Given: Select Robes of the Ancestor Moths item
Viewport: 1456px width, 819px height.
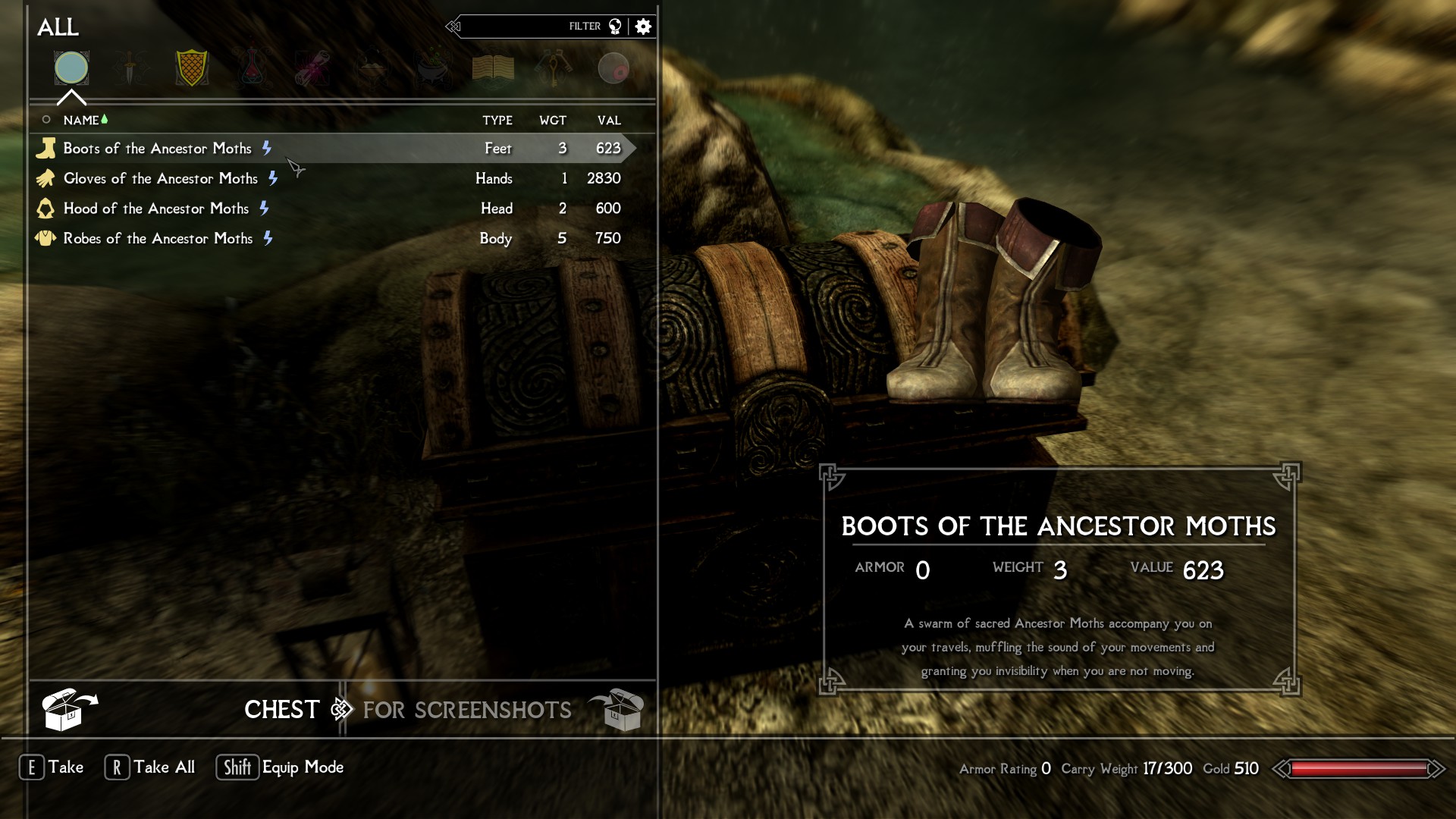Looking at the screenshot, I should pyautogui.click(x=158, y=239).
